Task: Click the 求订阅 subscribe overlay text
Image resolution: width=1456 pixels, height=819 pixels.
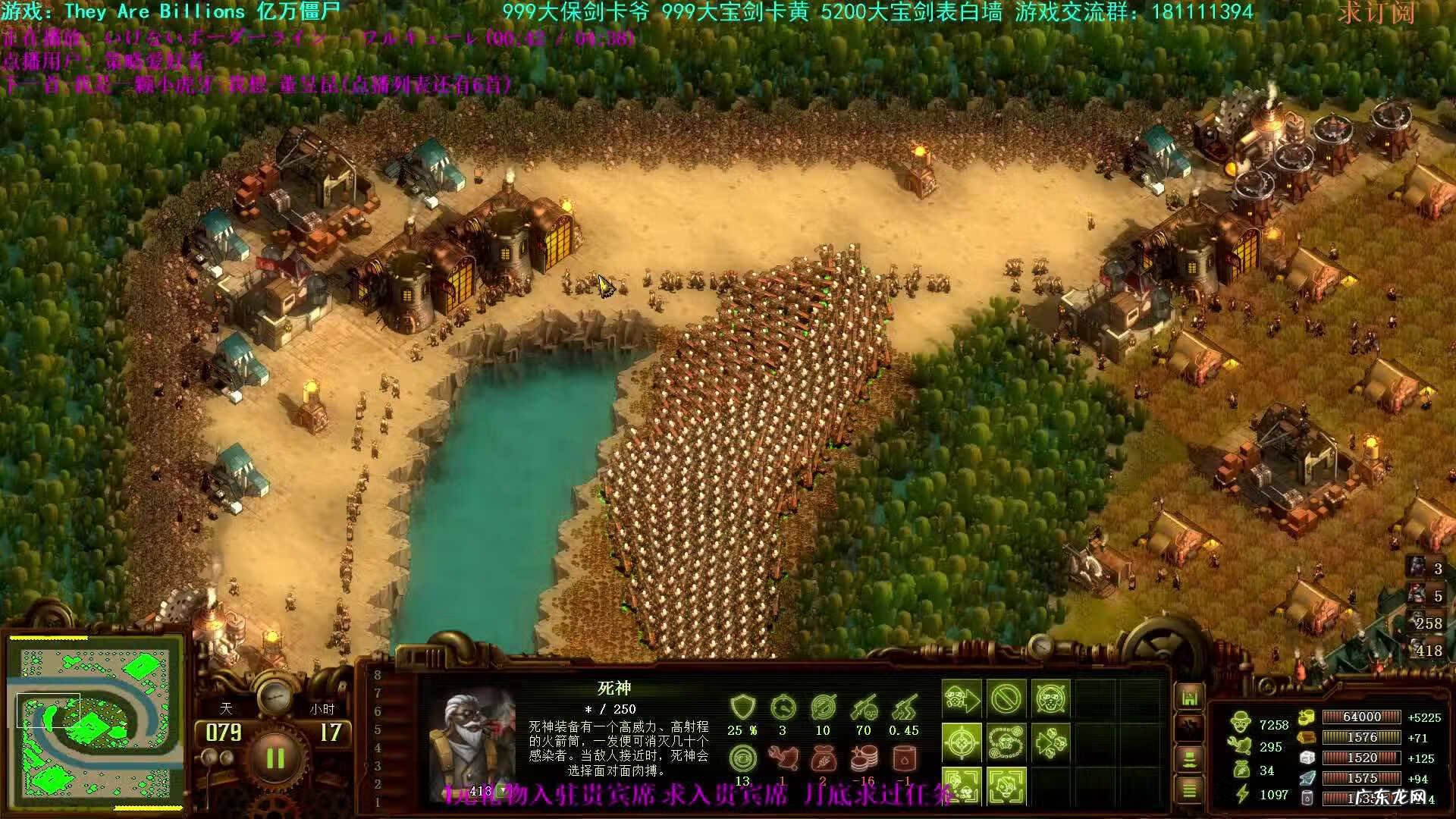Action: point(1376,14)
